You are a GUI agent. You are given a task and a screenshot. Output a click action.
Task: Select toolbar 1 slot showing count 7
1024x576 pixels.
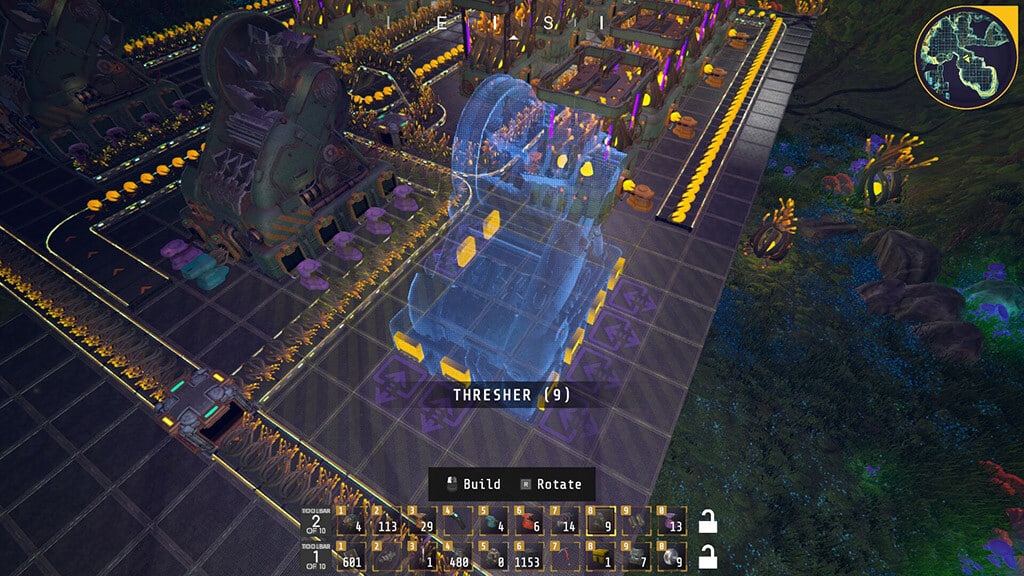[635, 556]
